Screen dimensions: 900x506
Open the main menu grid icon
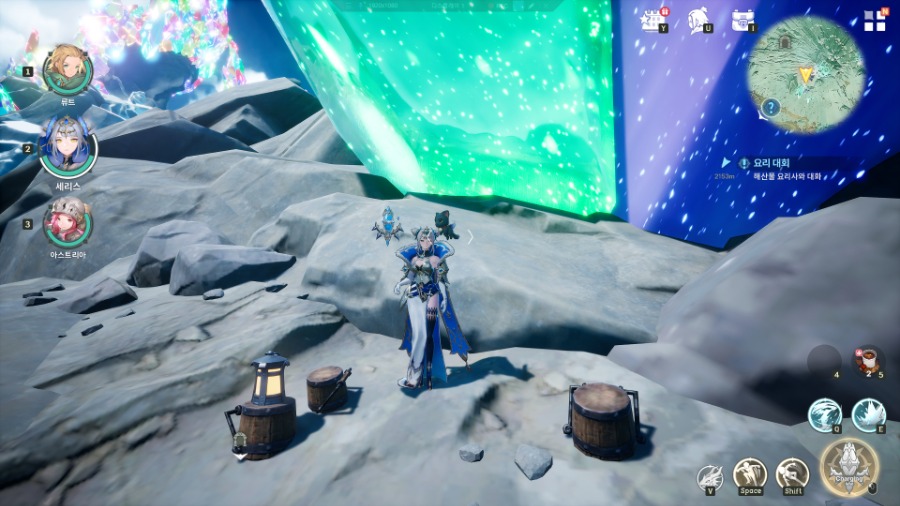tap(874, 20)
